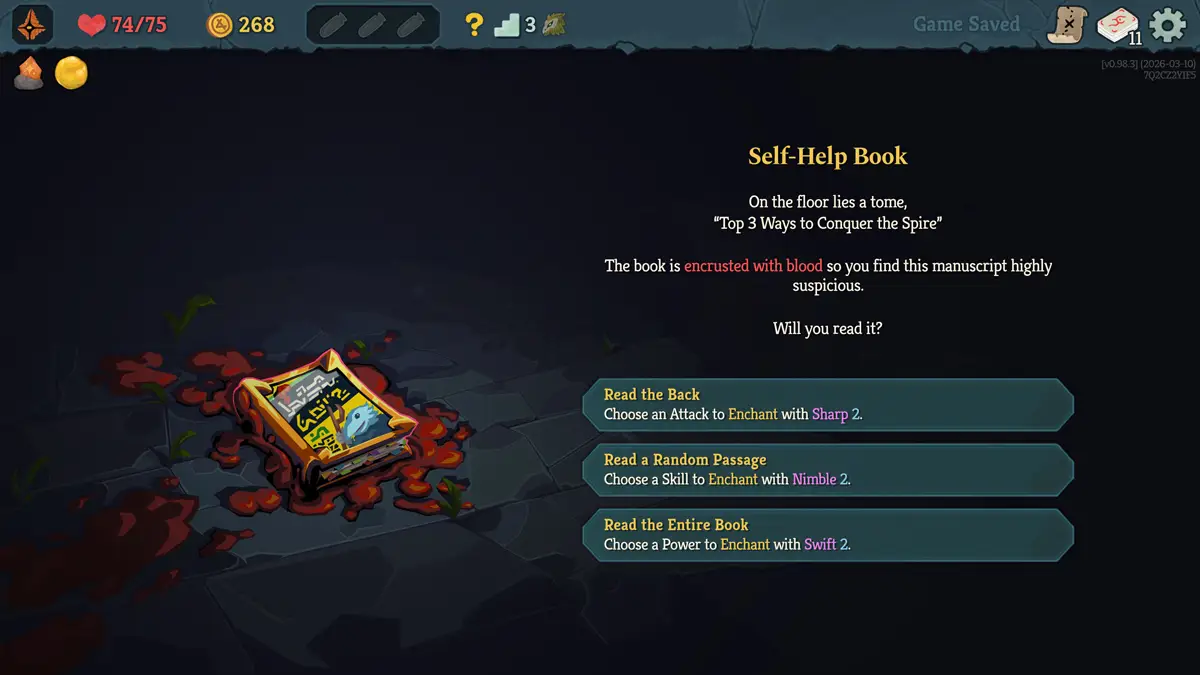Inspect the orange crystal relic
The height and width of the screenshot is (675, 1200).
[28, 73]
